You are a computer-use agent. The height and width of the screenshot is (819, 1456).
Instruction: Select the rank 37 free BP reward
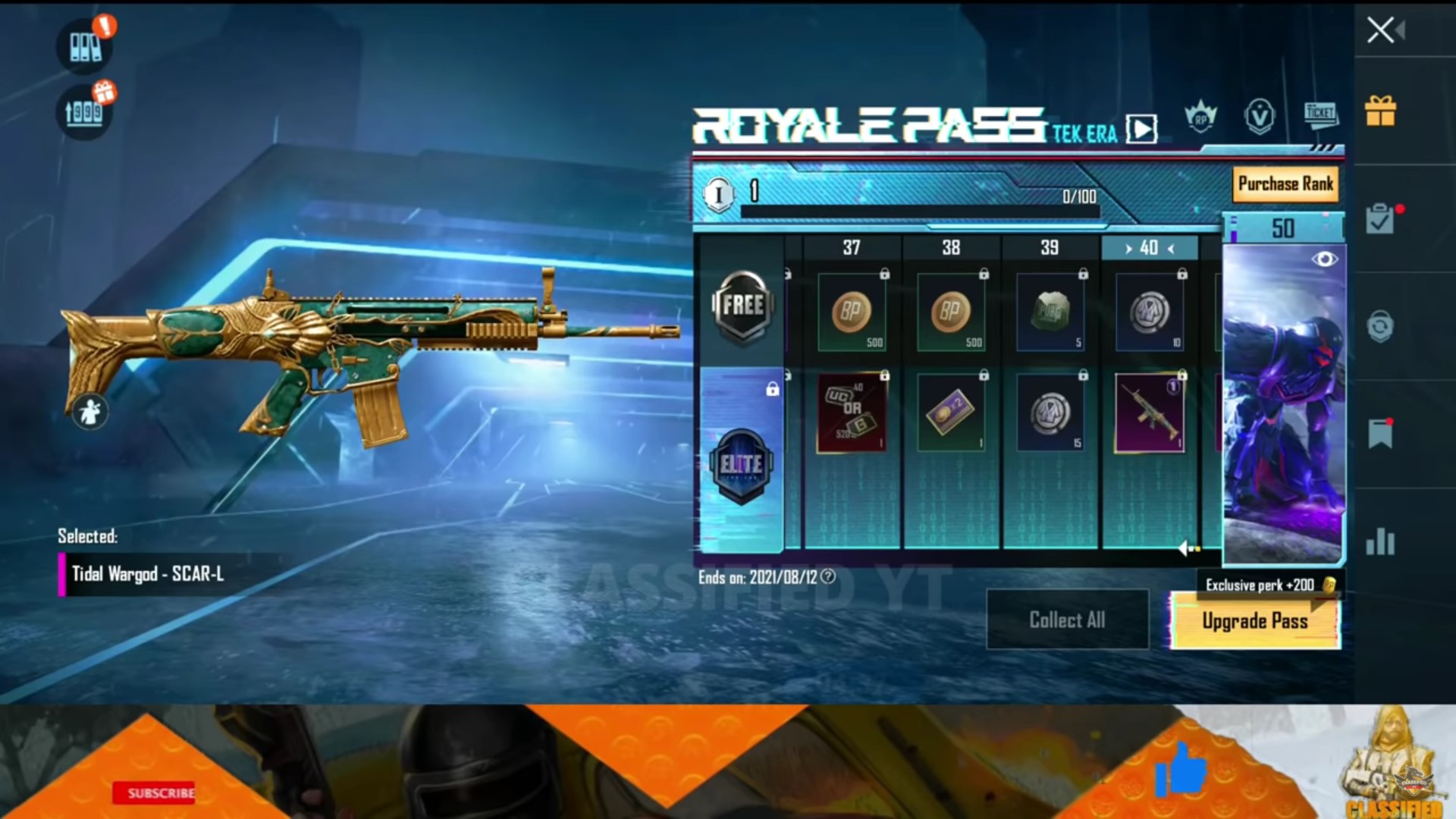point(852,312)
